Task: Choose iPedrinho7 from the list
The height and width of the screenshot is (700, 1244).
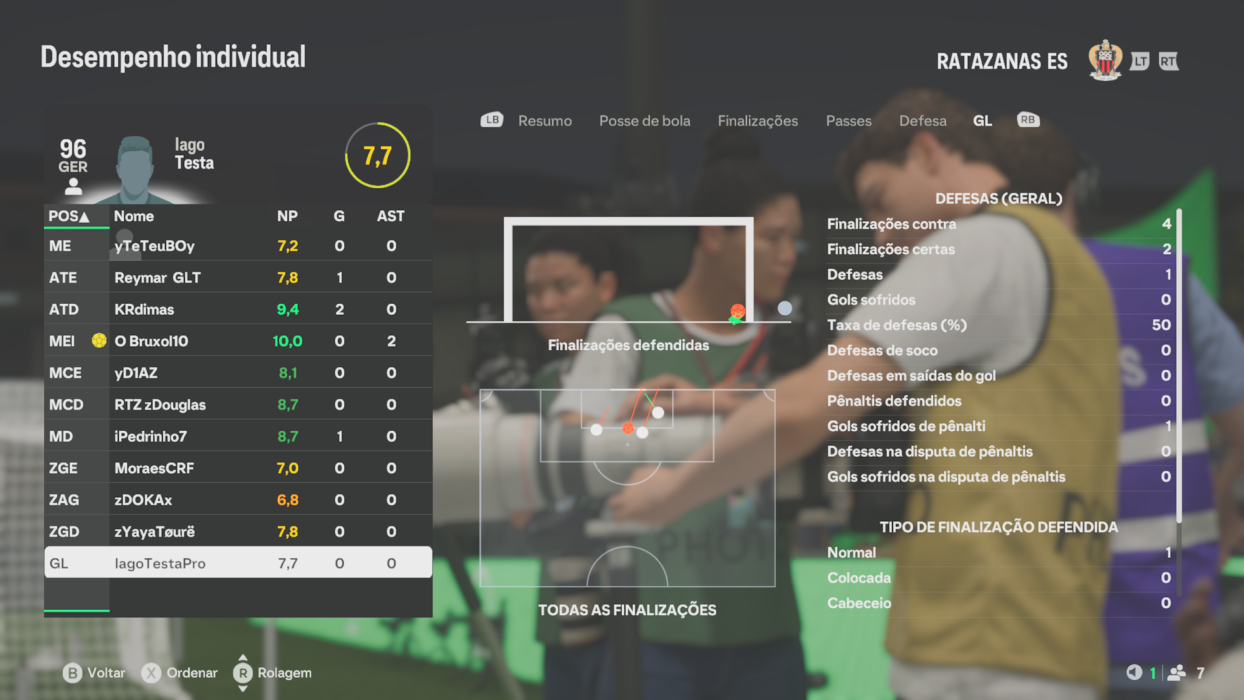Action: pos(238,437)
